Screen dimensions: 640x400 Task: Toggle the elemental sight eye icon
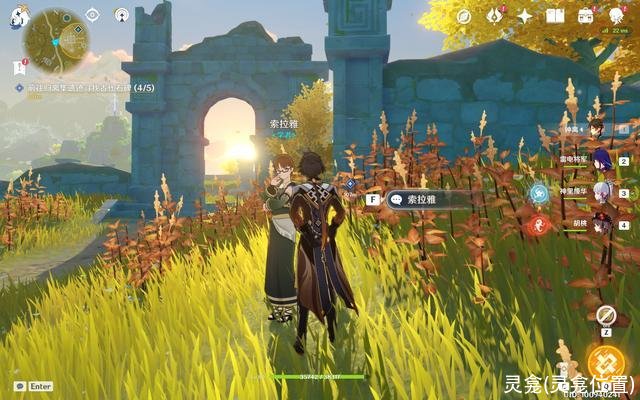pyautogui.click(x=92, y=15)
